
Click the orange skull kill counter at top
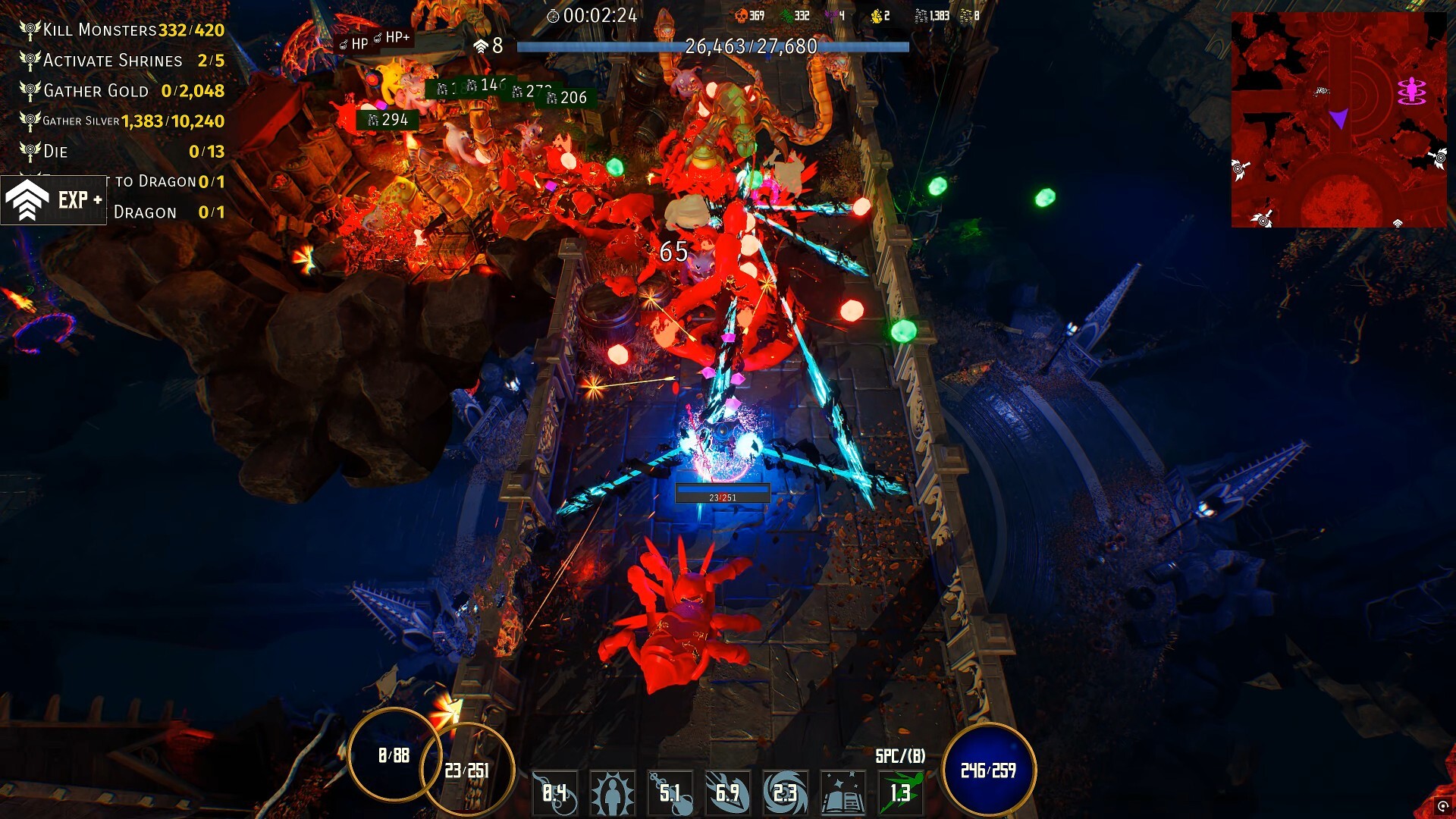[741, 15]
